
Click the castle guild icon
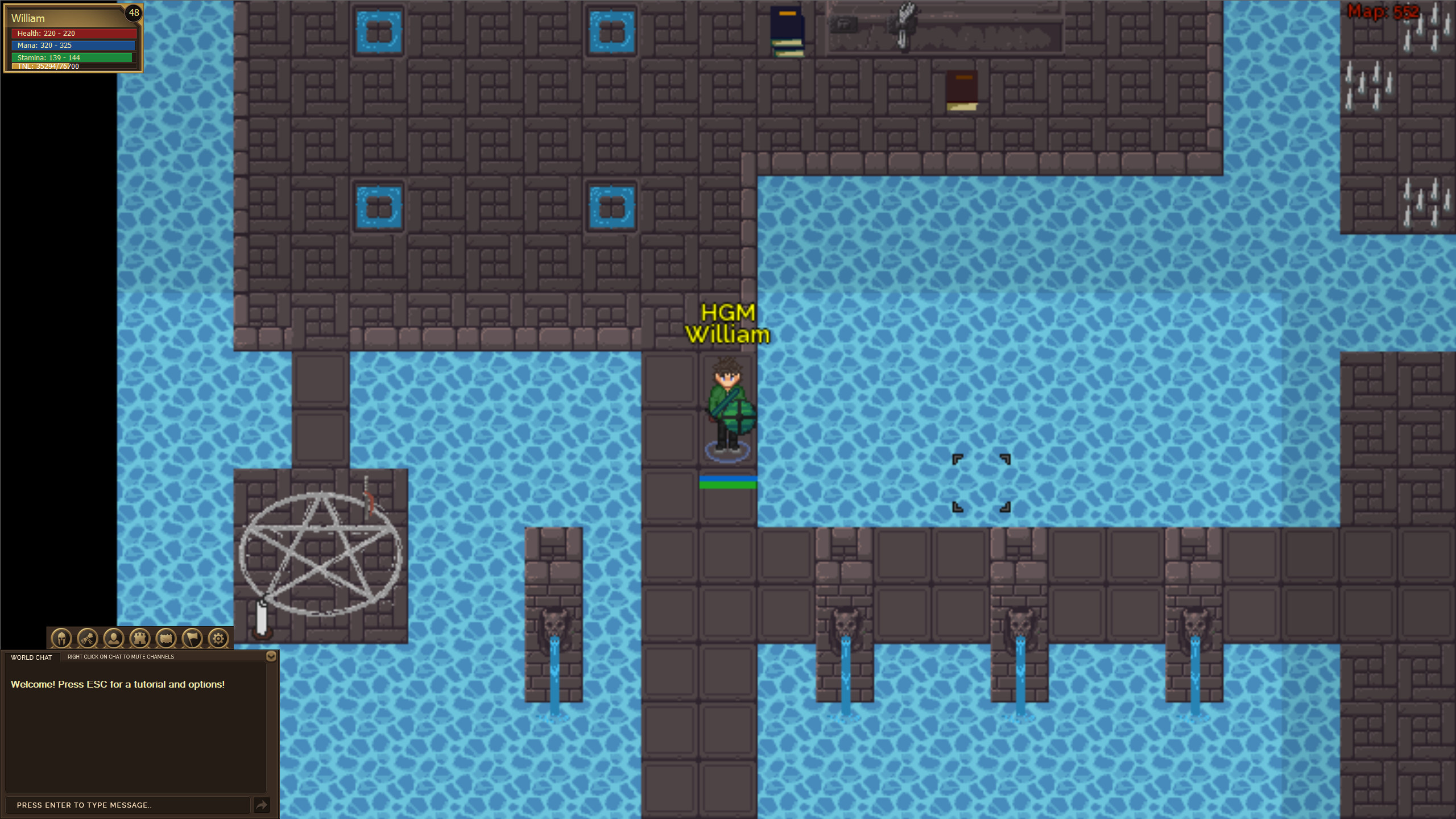click(x=139, y=638)
